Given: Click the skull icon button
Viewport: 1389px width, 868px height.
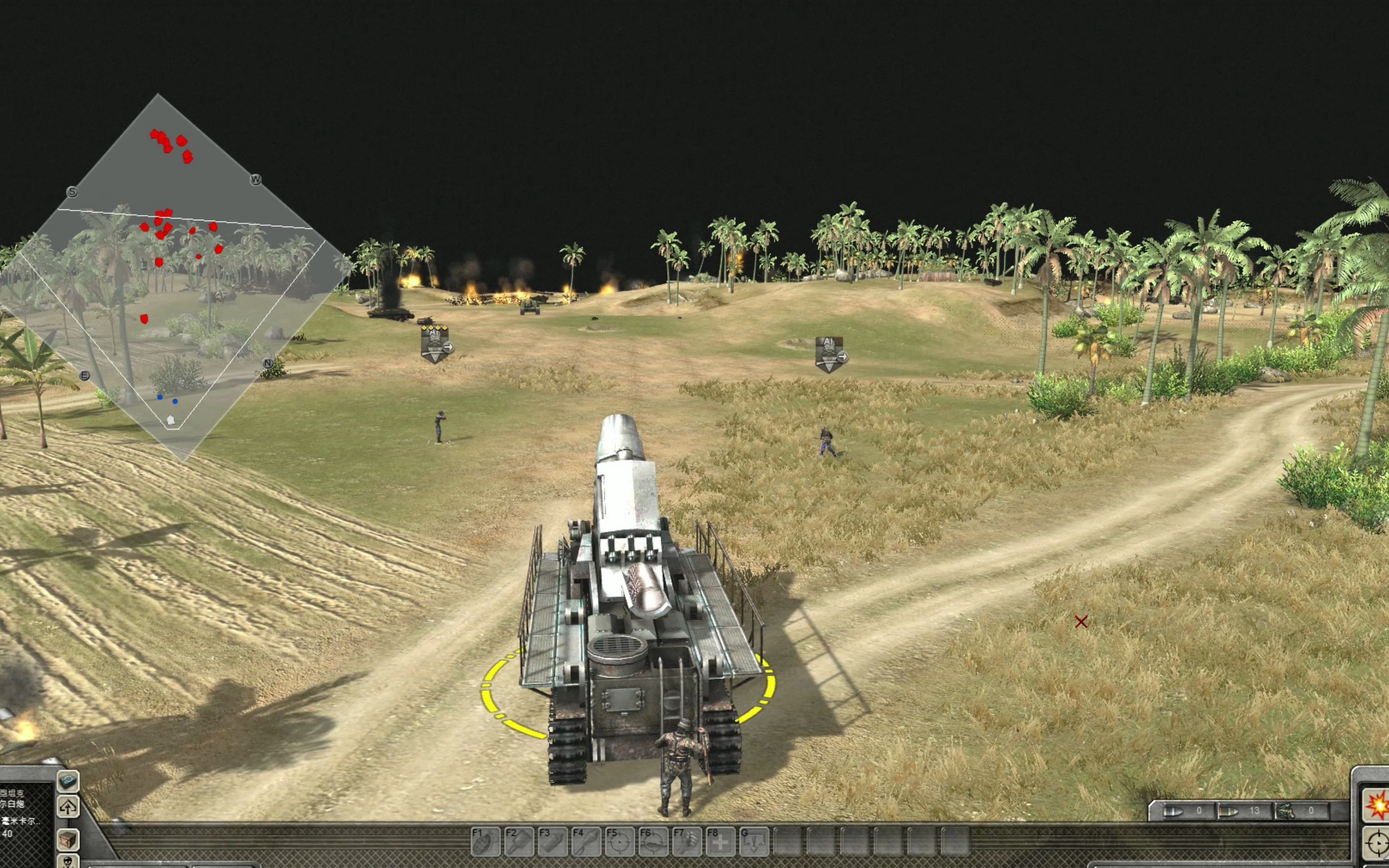Looking at the screenshot, I should point(68,862).
